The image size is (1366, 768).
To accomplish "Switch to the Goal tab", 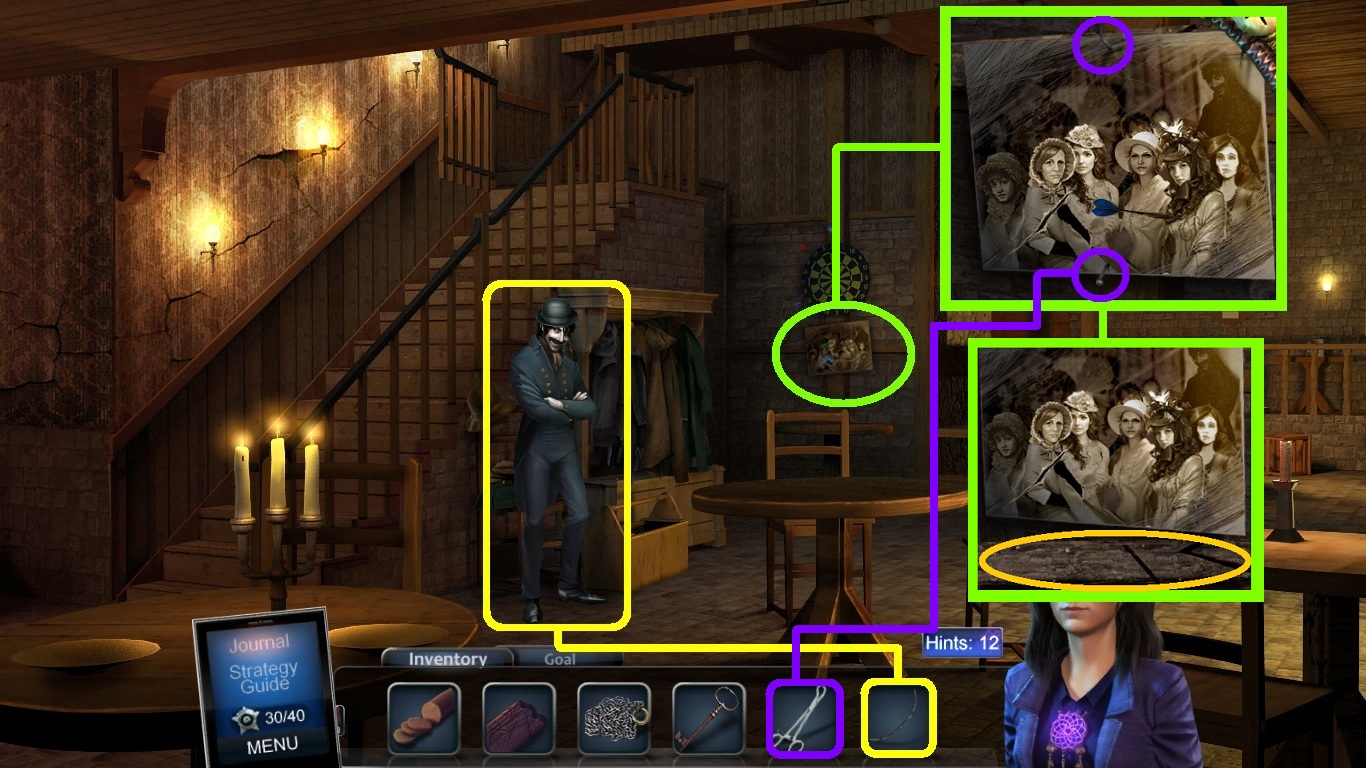I will (x=559, y=660).
